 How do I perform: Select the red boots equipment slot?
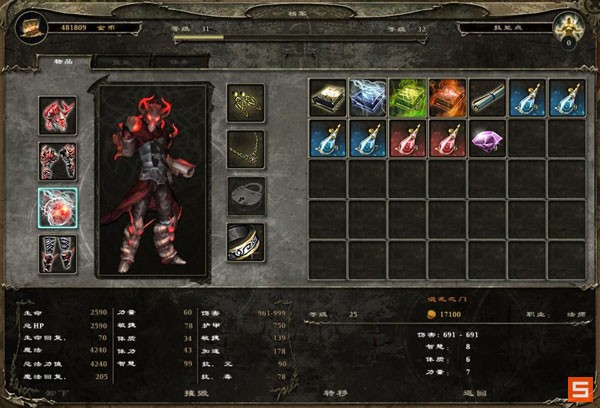click(x=57, y=252)
